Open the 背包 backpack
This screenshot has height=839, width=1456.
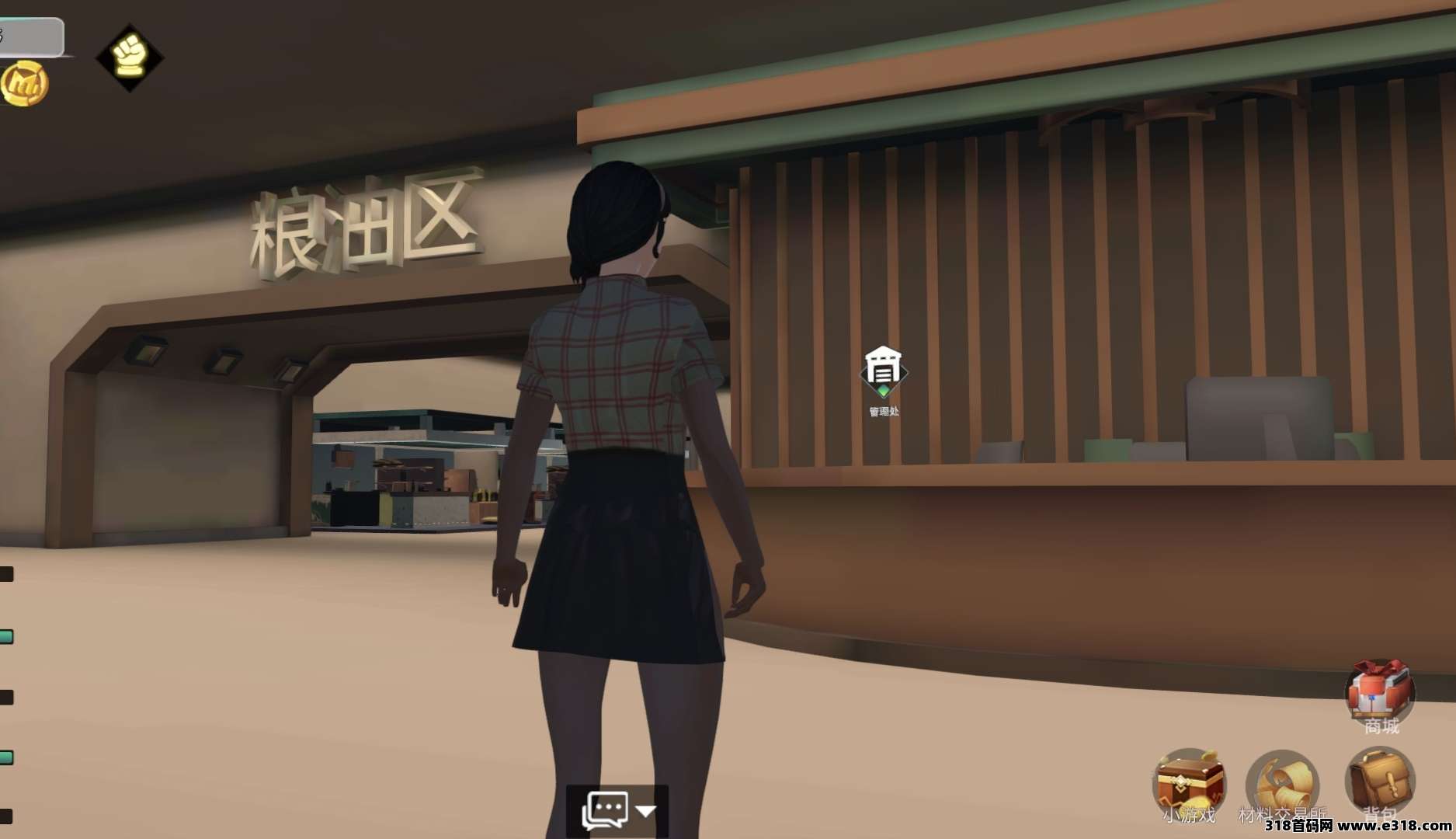[1379, 782]
